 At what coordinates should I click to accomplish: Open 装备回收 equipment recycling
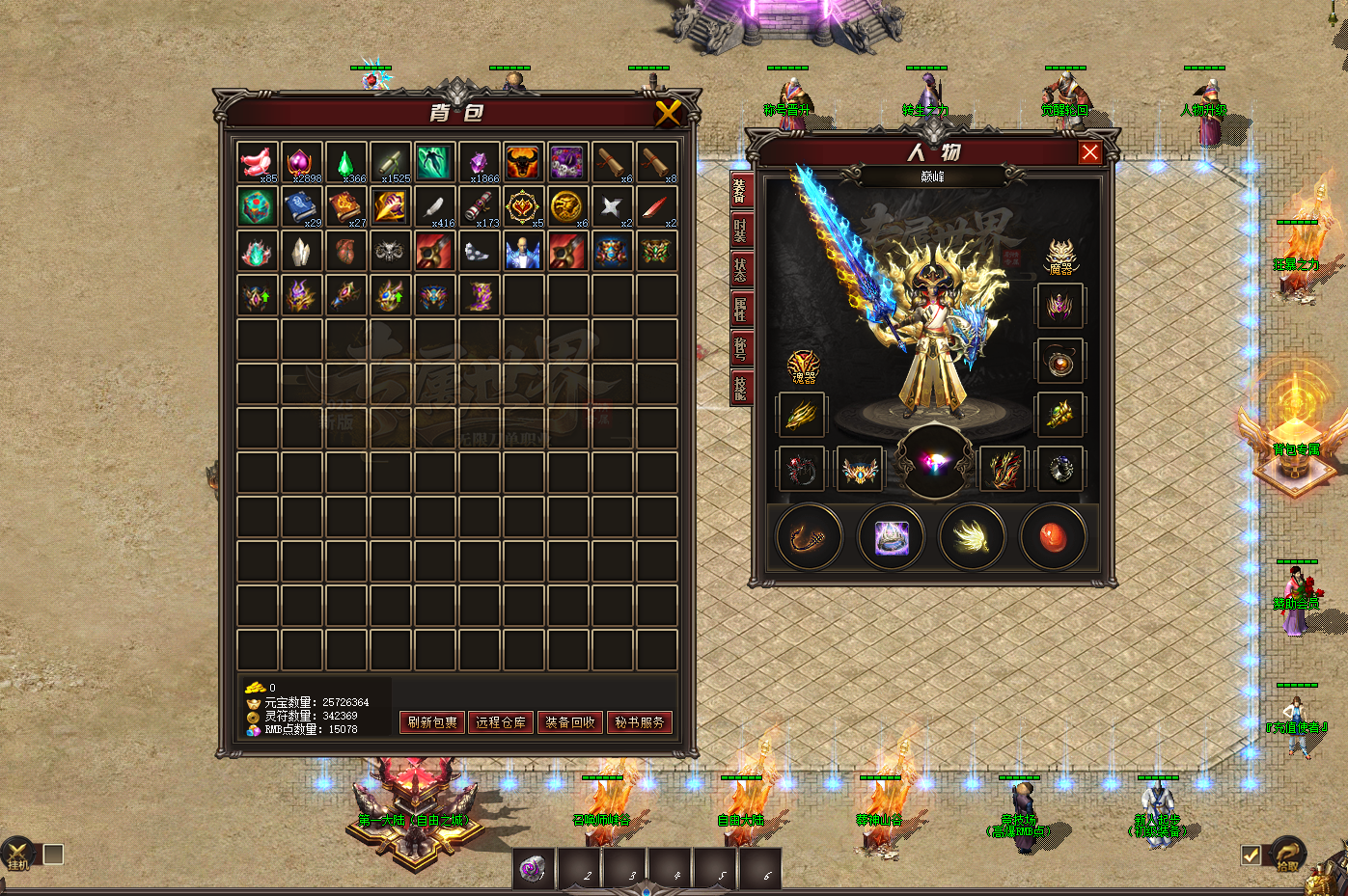pos(570,722)
